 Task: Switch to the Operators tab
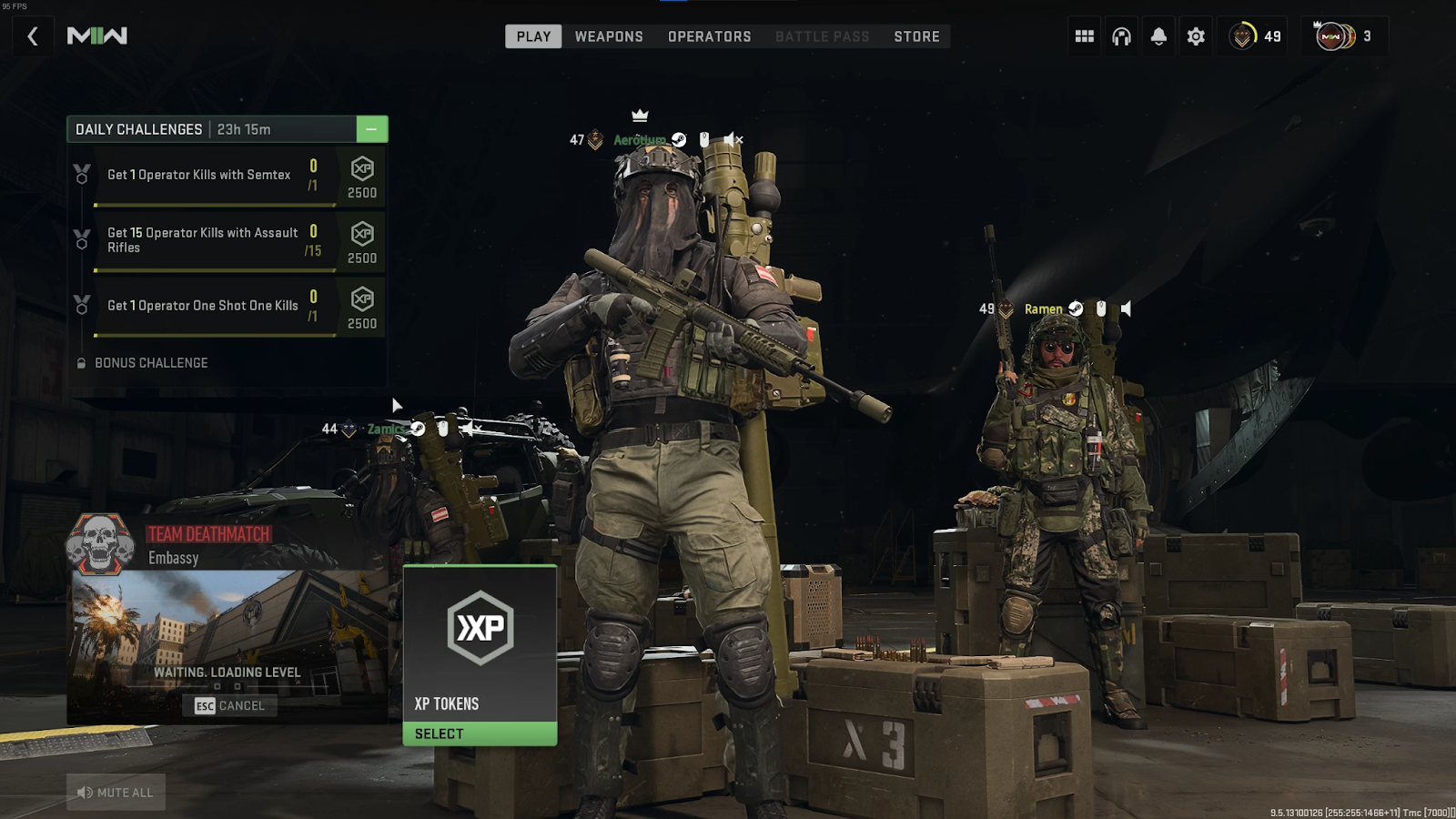click(709, 36)
